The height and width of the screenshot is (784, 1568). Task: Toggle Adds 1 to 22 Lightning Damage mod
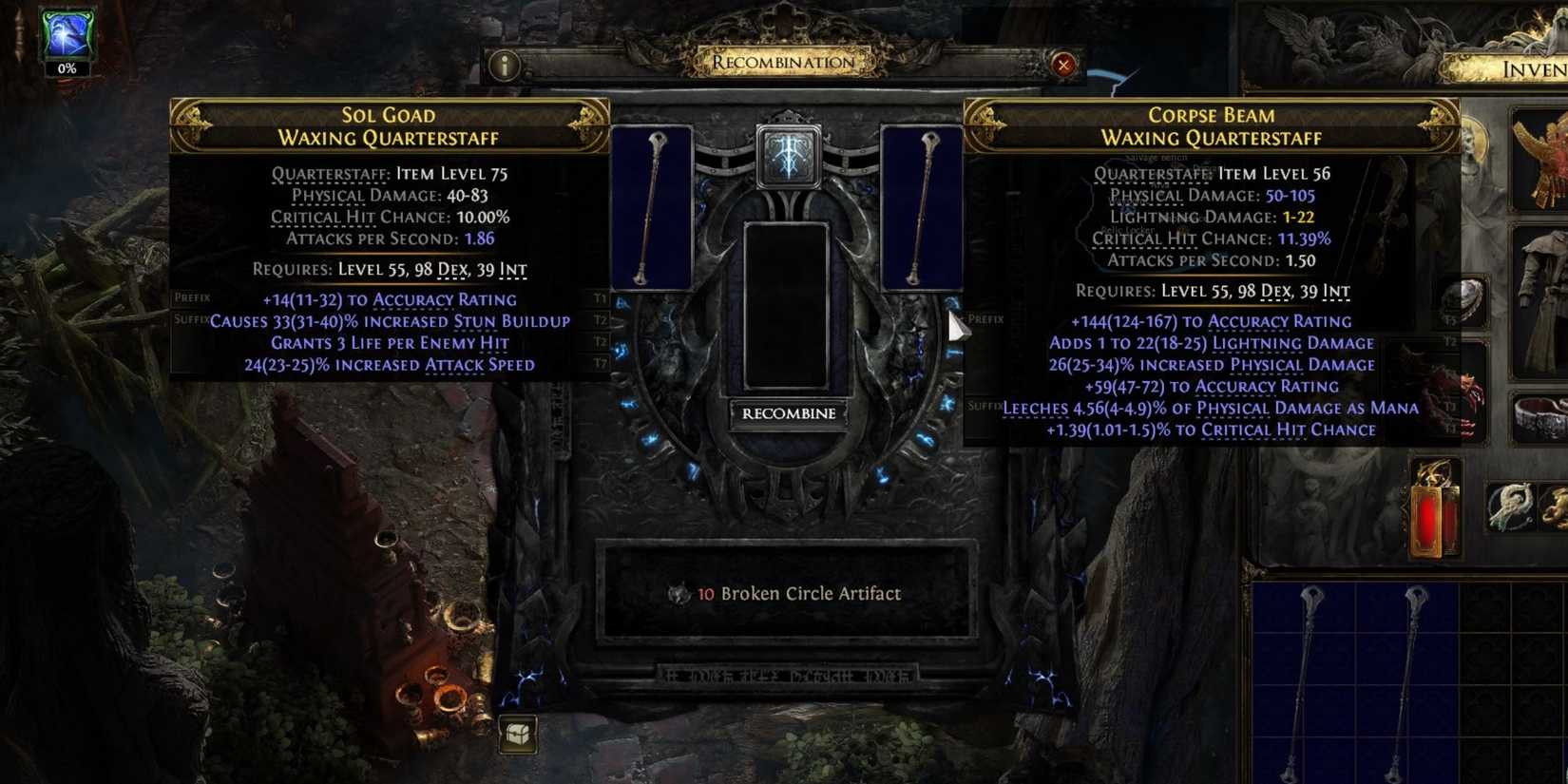point(1212,343)
